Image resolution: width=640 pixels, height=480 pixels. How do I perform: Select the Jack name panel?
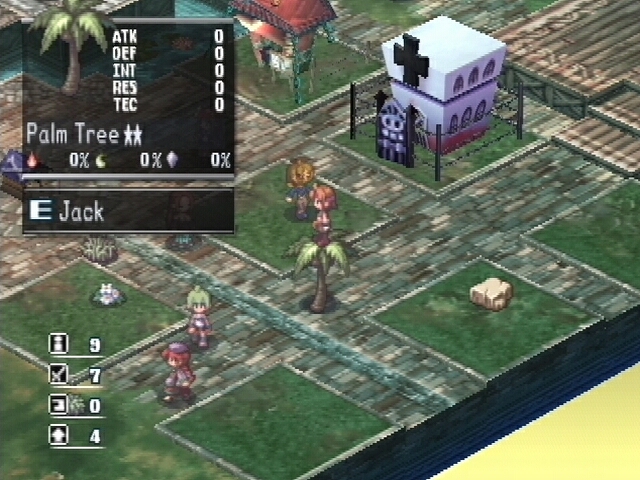128,211
